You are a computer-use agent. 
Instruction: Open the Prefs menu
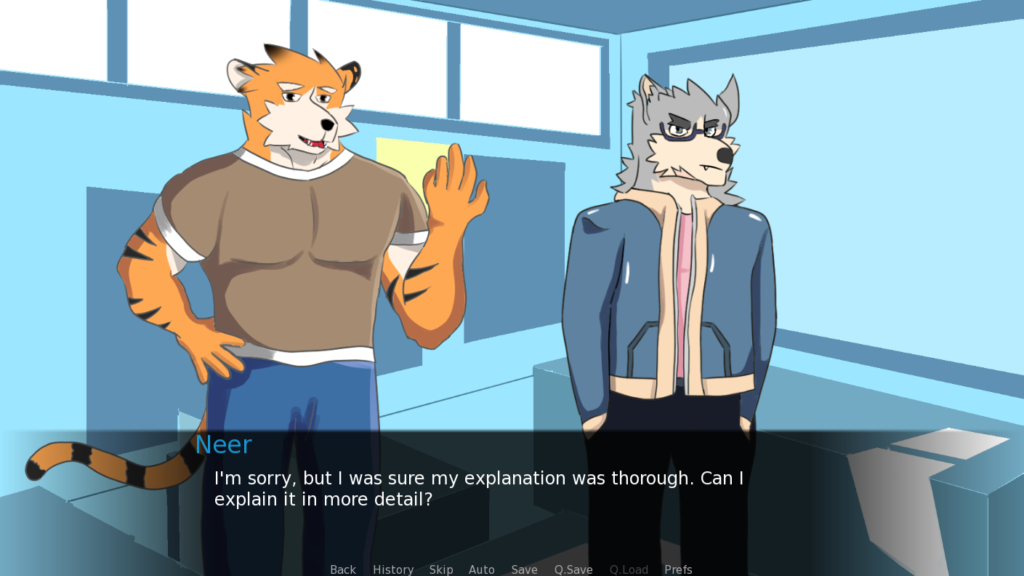678,569
